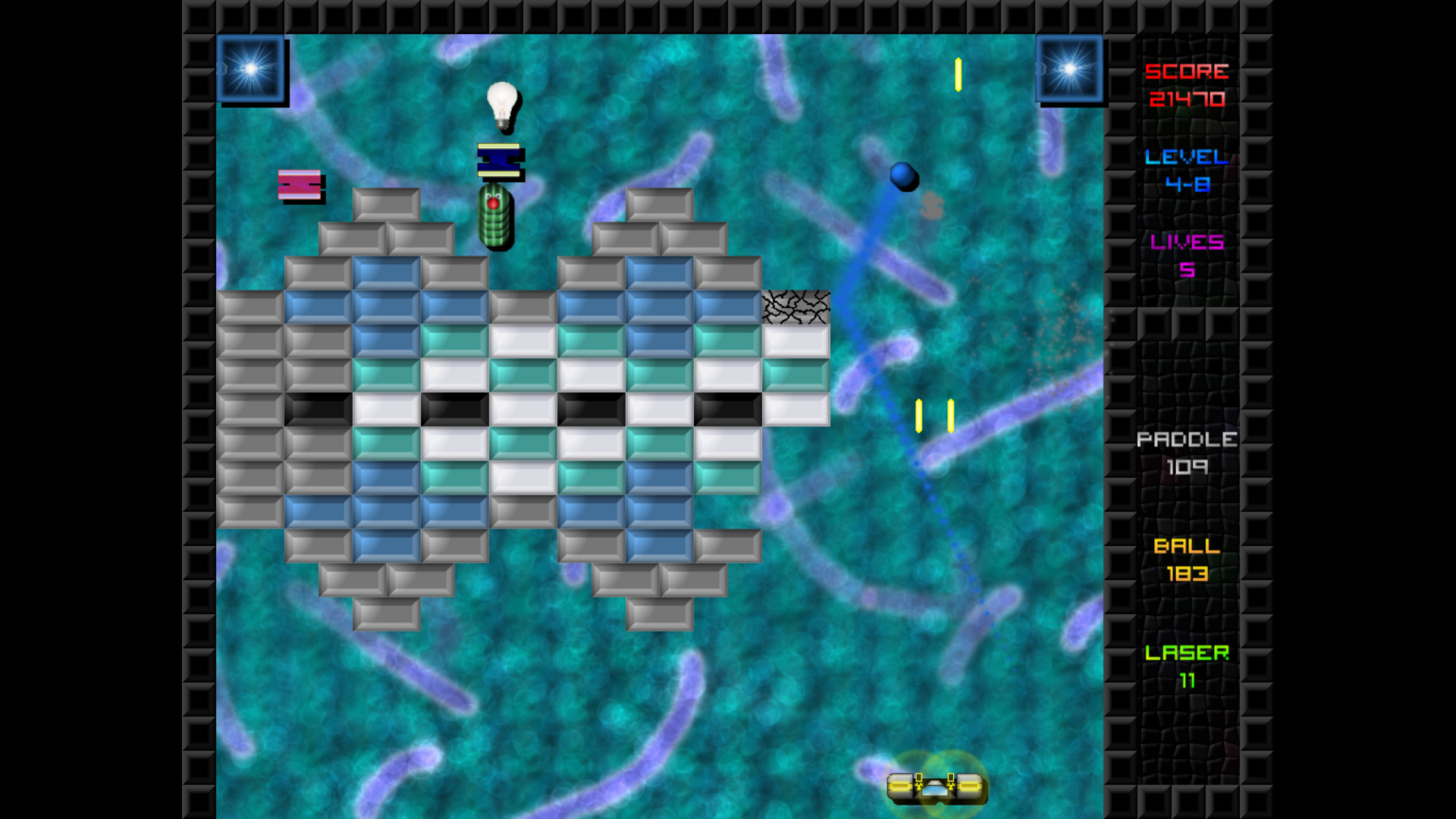Click the cracked white brick on the right
This screenshot has width=1456, height=819.
(x=795, y=306)
